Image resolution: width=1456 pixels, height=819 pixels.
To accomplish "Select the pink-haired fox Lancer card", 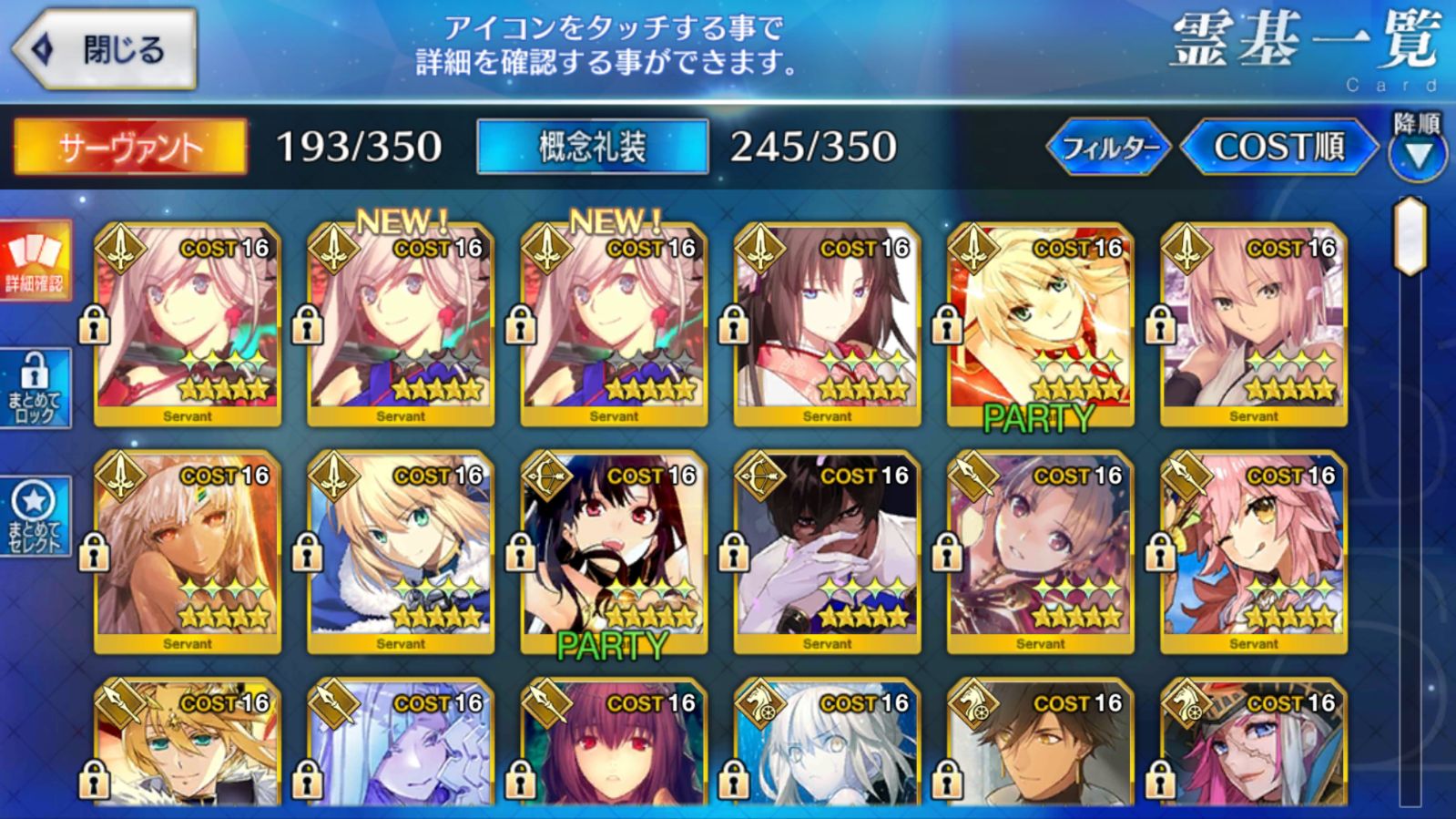I will click(1253, 553).
